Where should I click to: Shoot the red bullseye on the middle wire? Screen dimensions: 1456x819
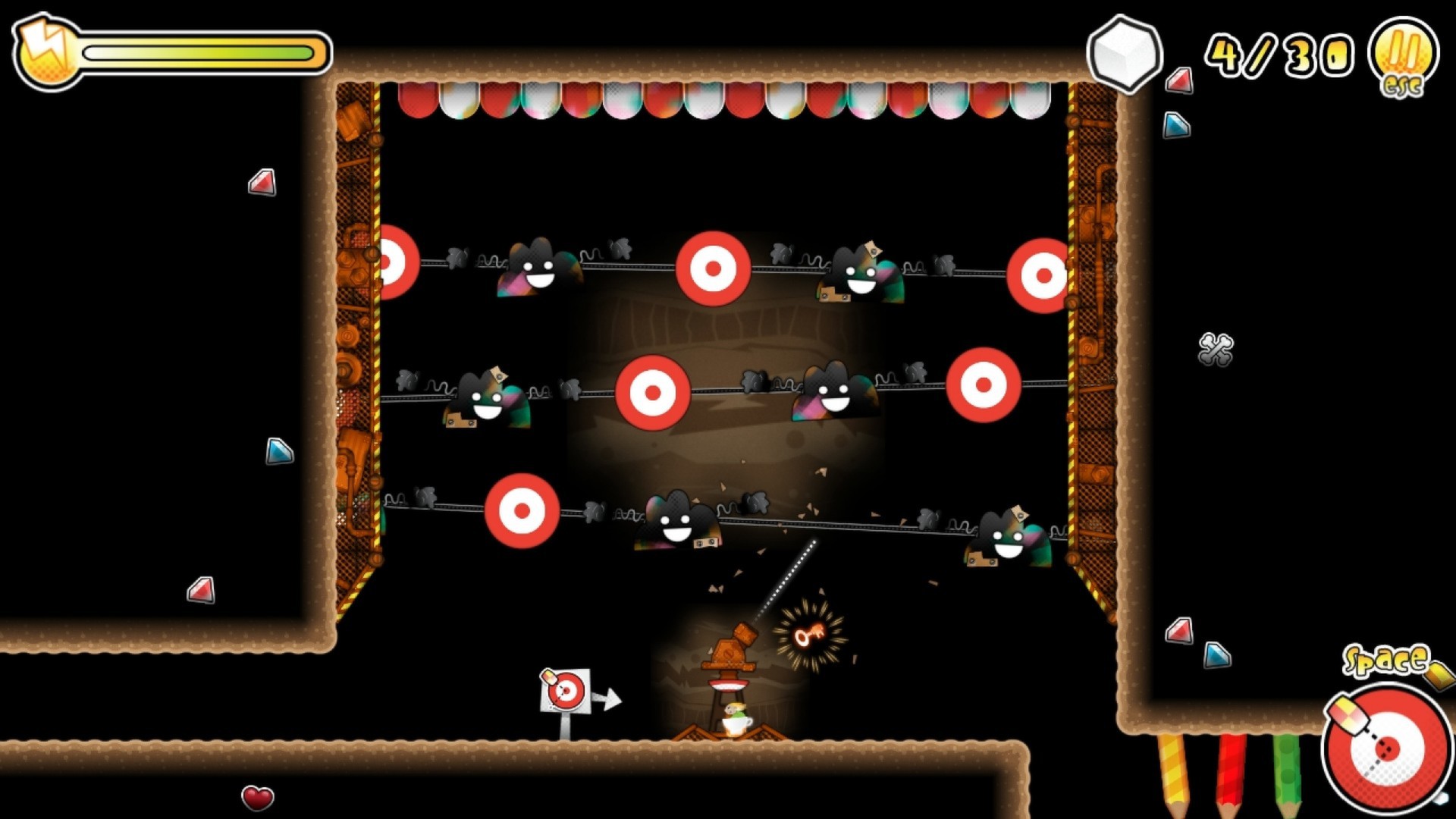tap(653, 394)
